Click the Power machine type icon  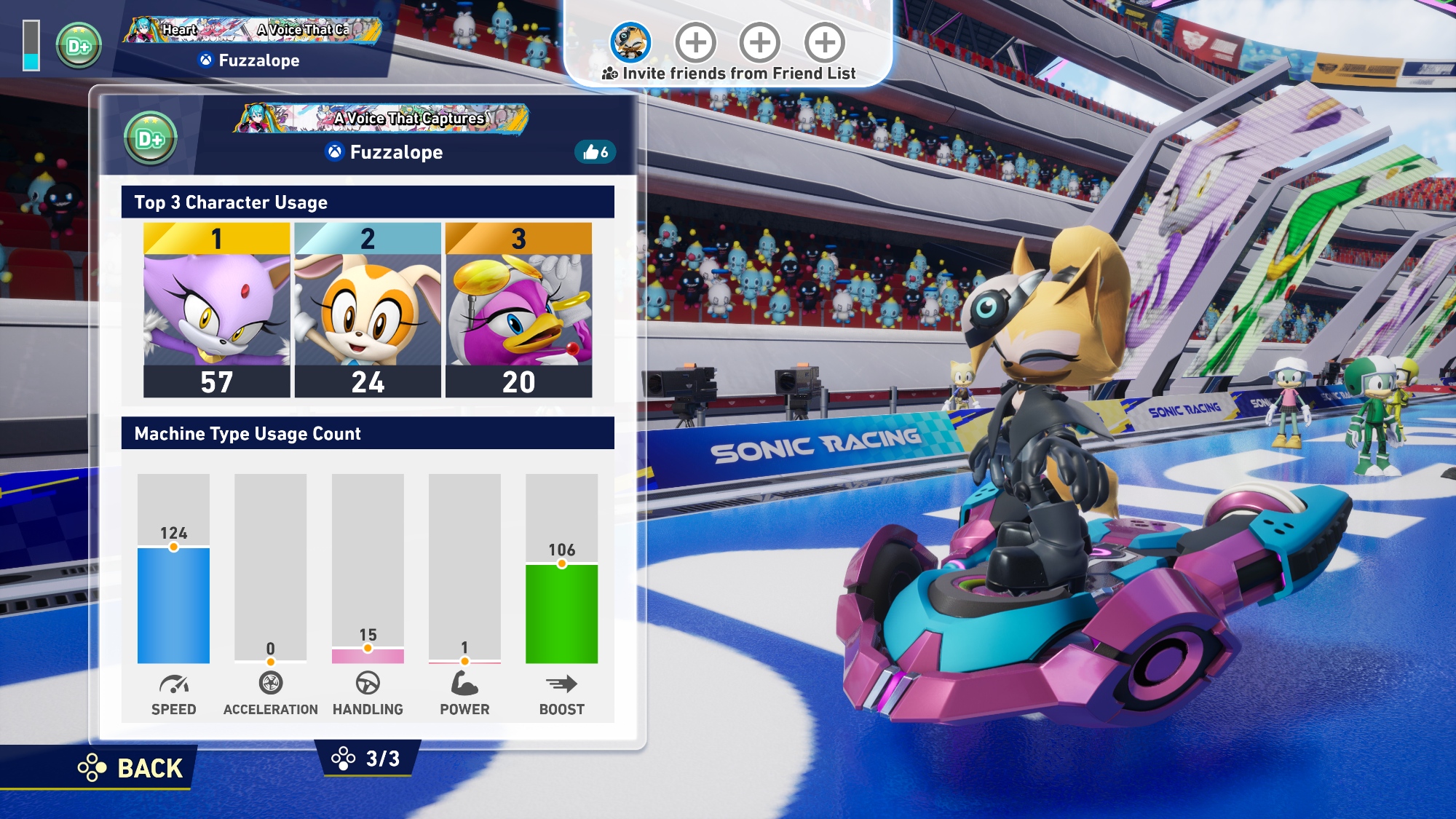464,683
